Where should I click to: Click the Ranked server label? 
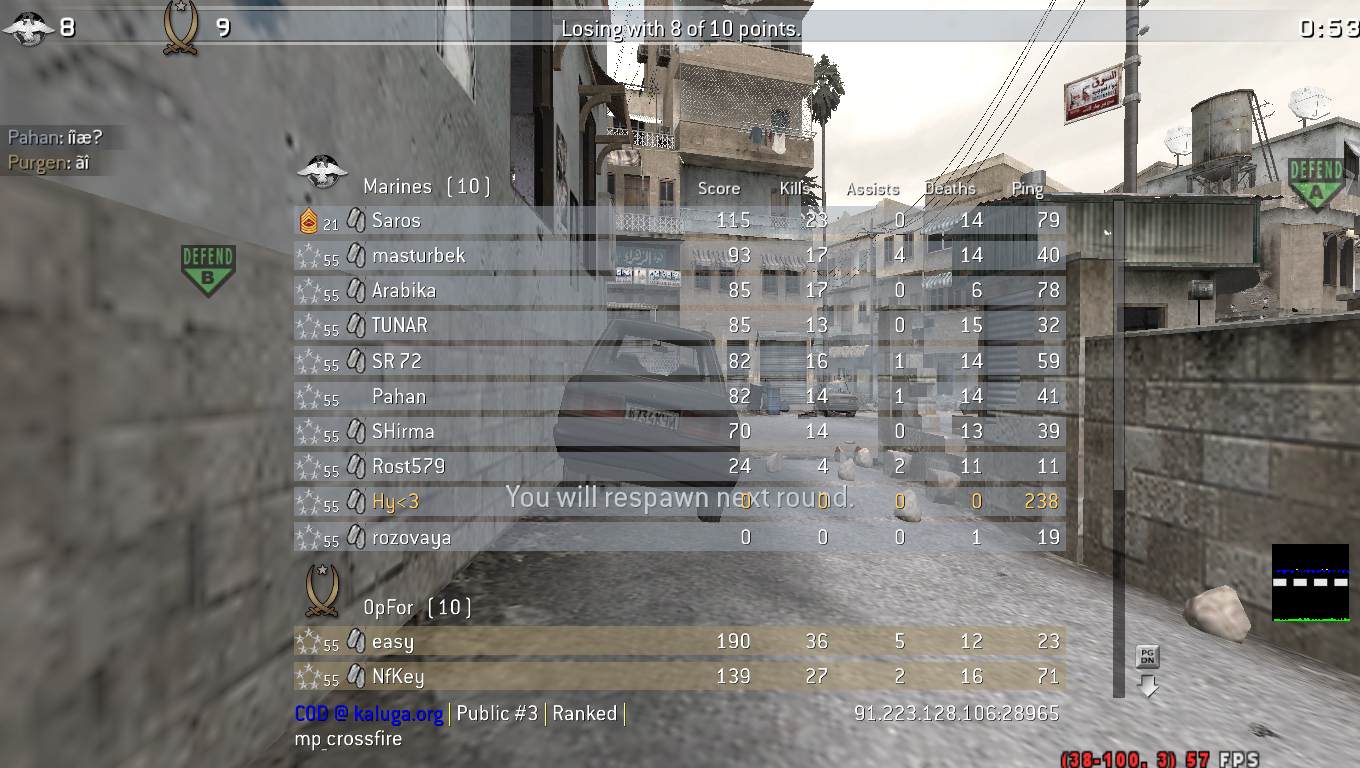tap(587, 714)
